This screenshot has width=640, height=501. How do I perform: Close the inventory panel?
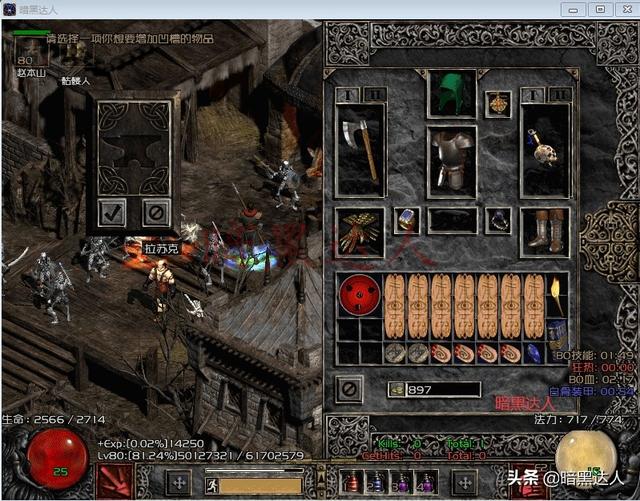pyautogui.click(x=348, y=388)
